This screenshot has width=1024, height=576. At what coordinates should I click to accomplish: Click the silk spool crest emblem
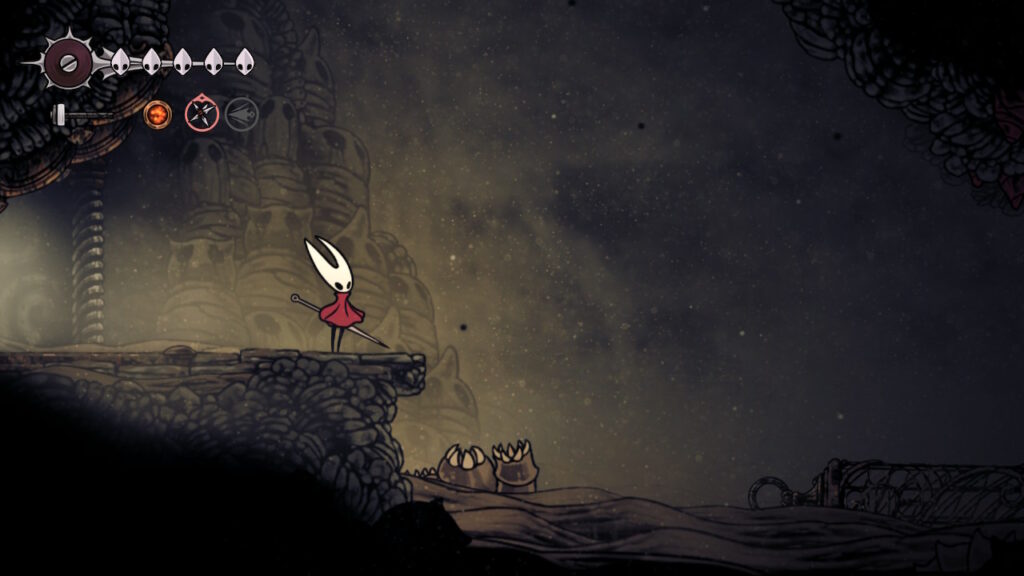point(68,62)
